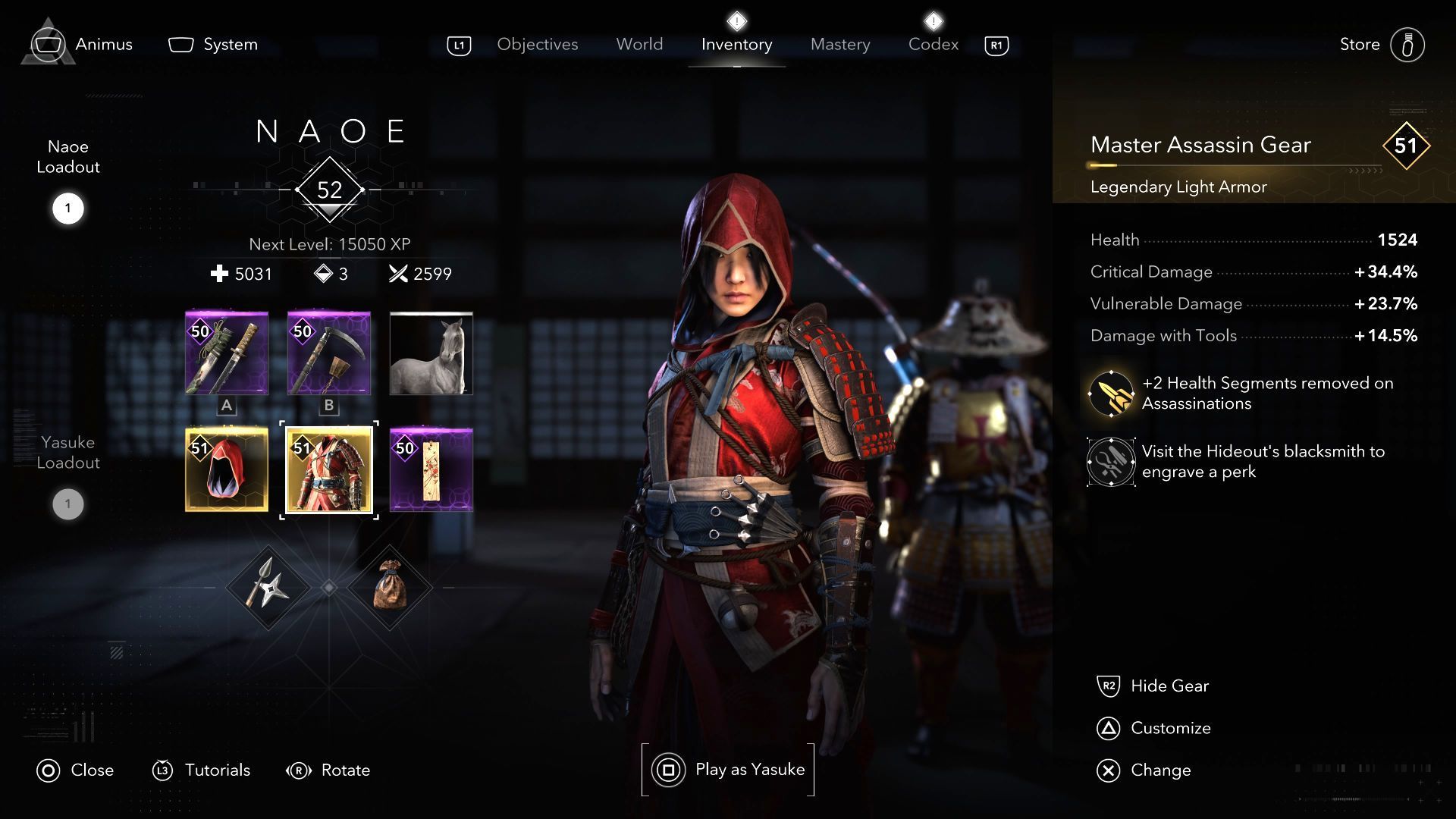Choose the white horse mount slot
The width and height of the screenshot is (1456, 819).
point(431,353)
